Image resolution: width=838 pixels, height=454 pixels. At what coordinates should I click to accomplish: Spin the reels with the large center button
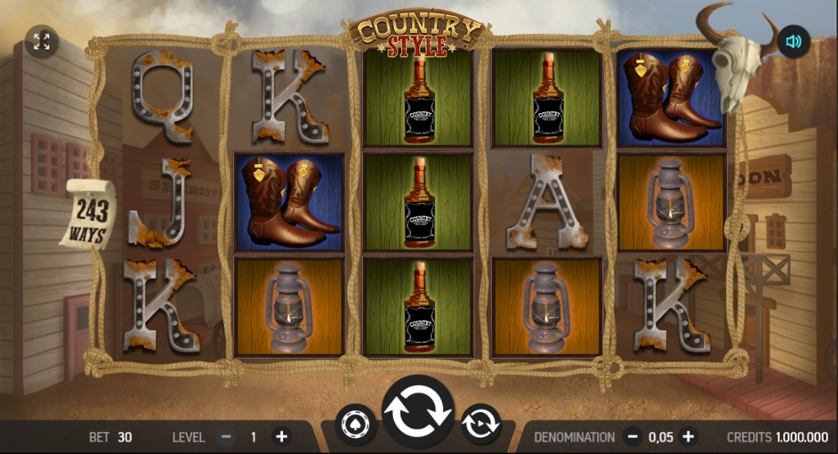tap(417, 412)
